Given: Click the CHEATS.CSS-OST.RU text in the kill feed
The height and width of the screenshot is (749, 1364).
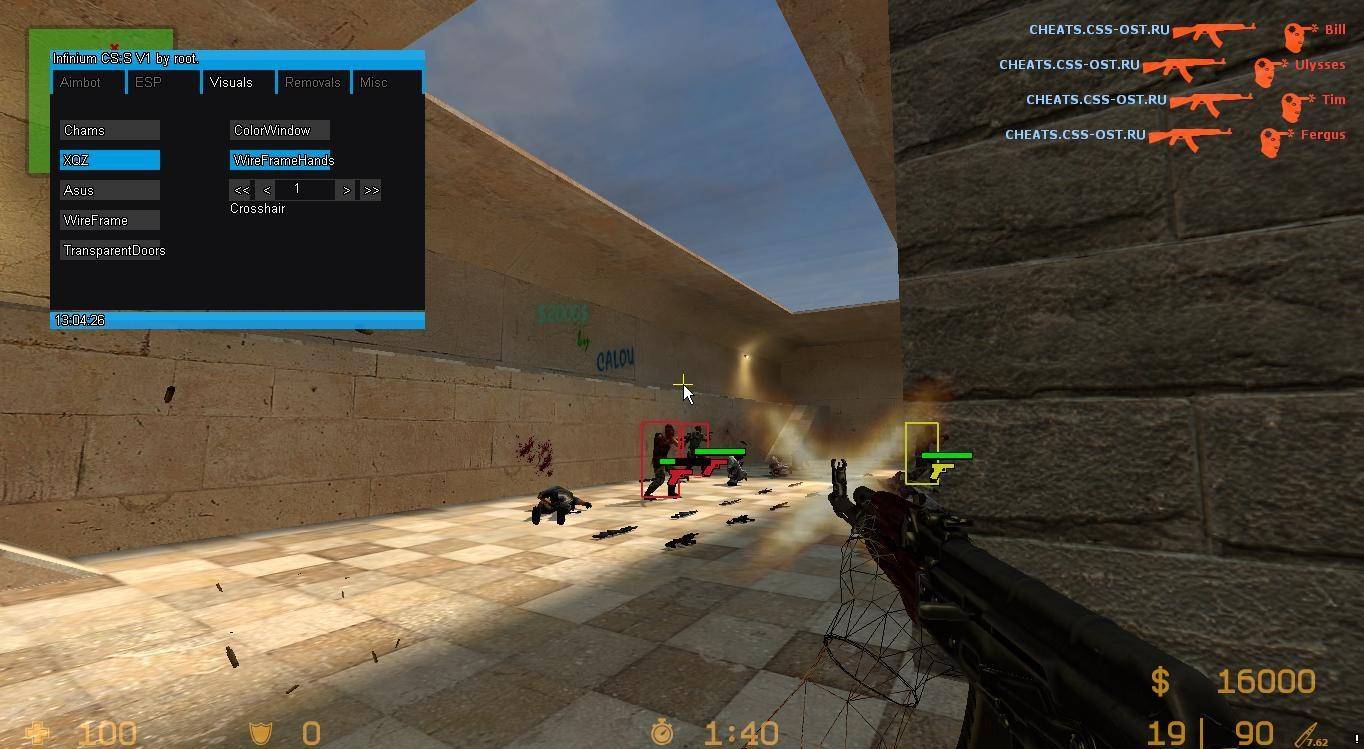Looking at the screenshot, I should (1100, 29).
